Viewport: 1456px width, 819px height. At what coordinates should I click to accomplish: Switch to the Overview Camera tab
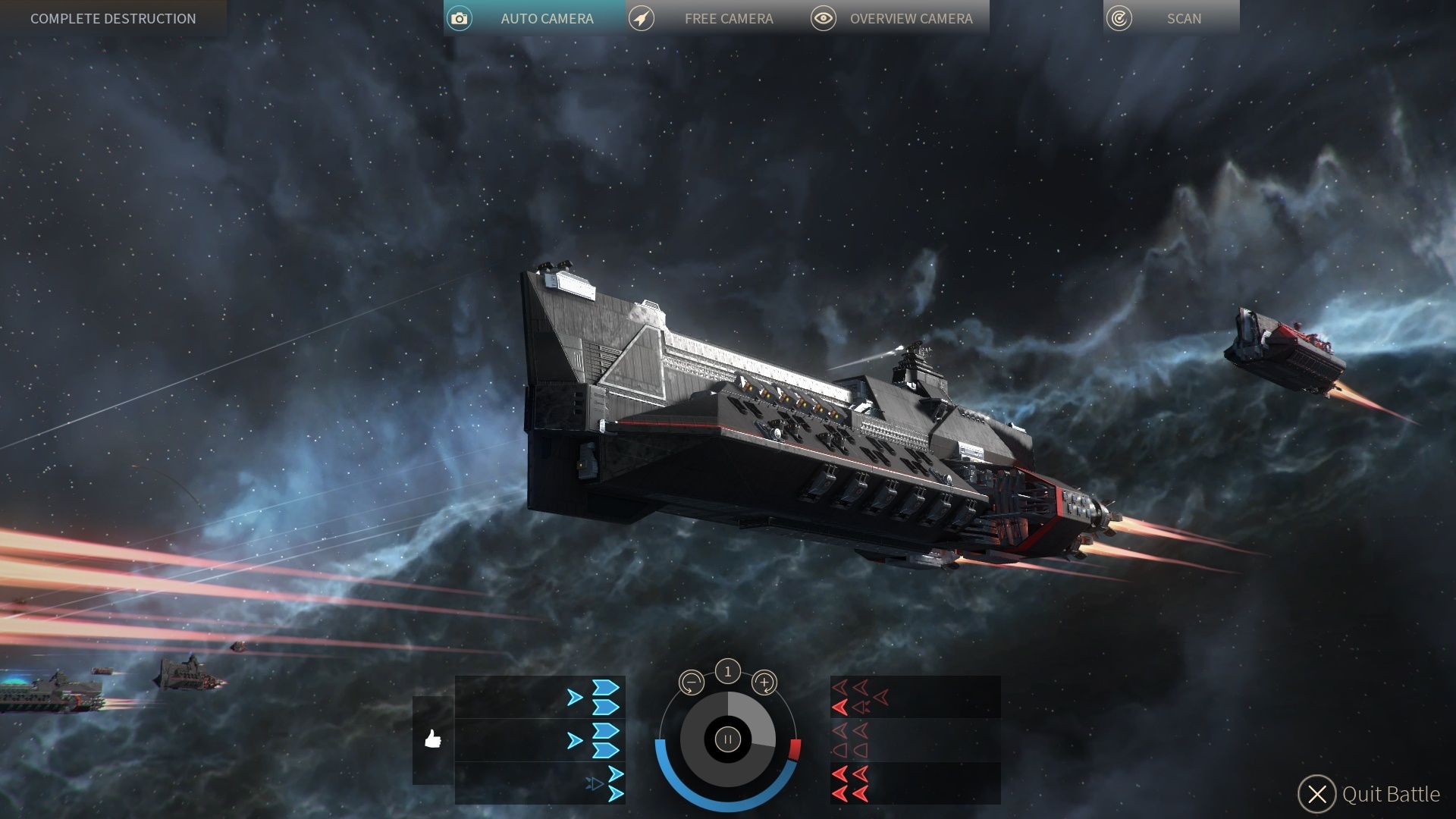click(912, 18)
